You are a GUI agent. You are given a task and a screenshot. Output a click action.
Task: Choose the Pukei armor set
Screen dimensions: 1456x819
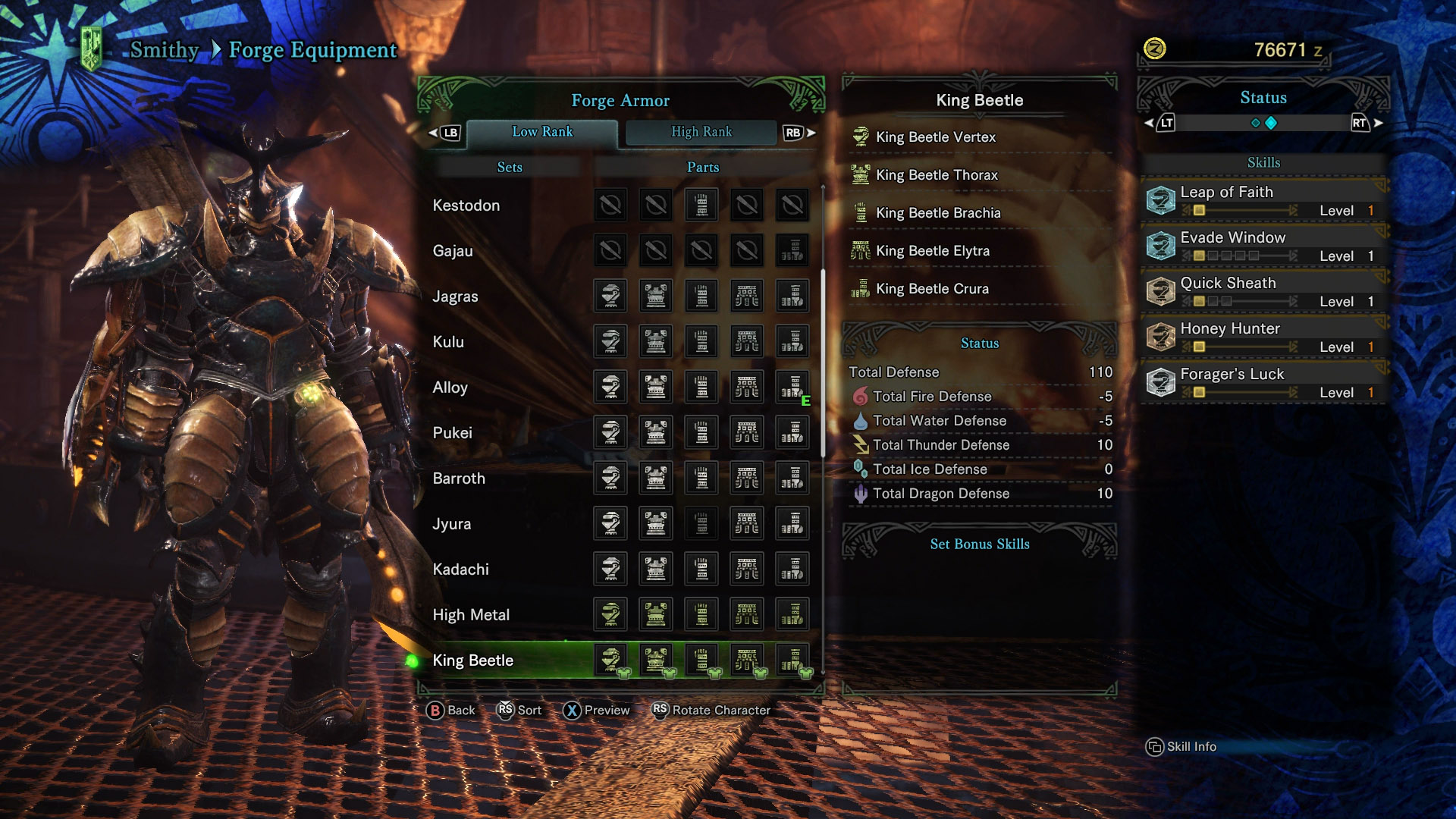coord(452,433)
